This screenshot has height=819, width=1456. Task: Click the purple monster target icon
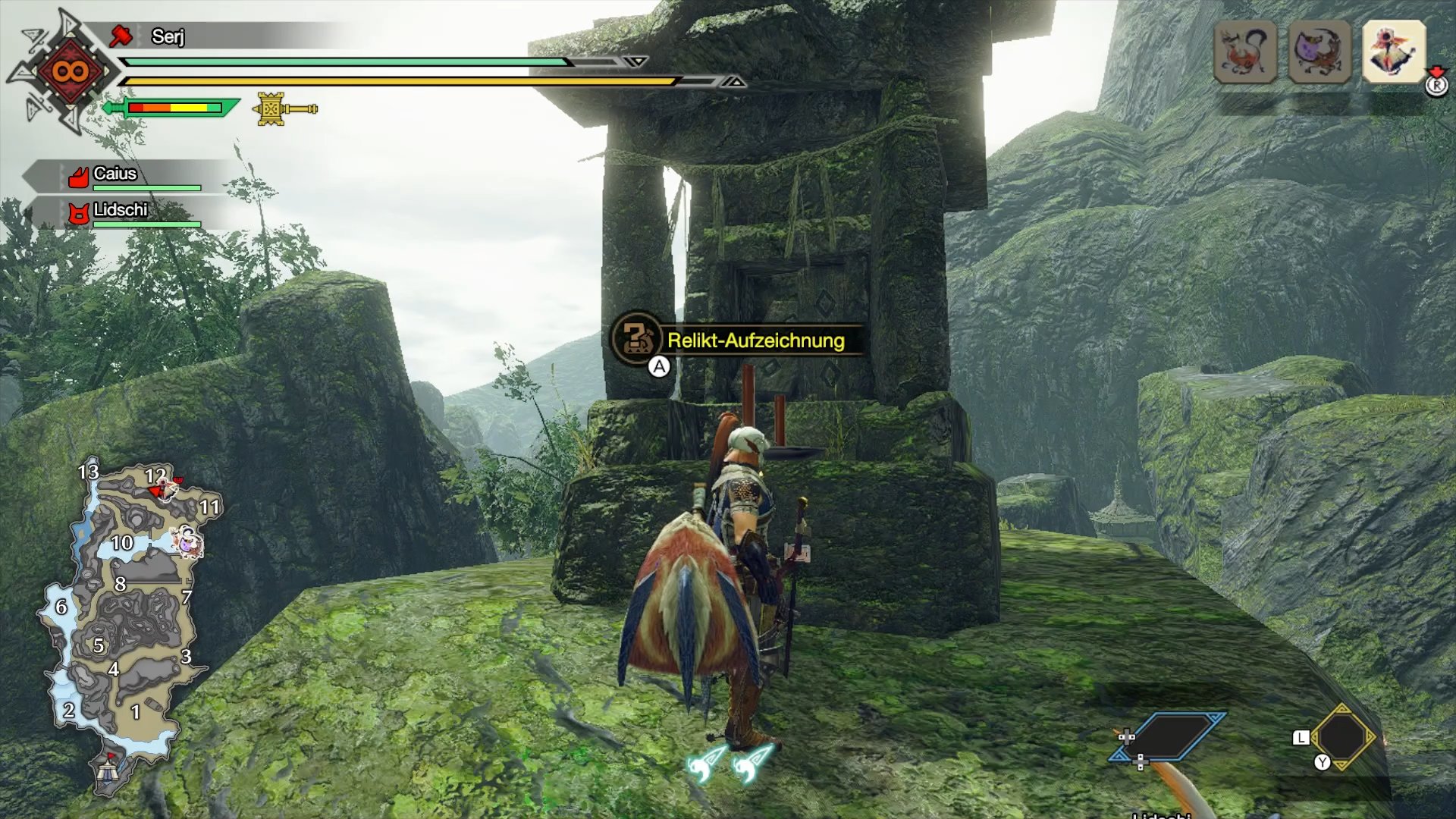point(1319,52)
